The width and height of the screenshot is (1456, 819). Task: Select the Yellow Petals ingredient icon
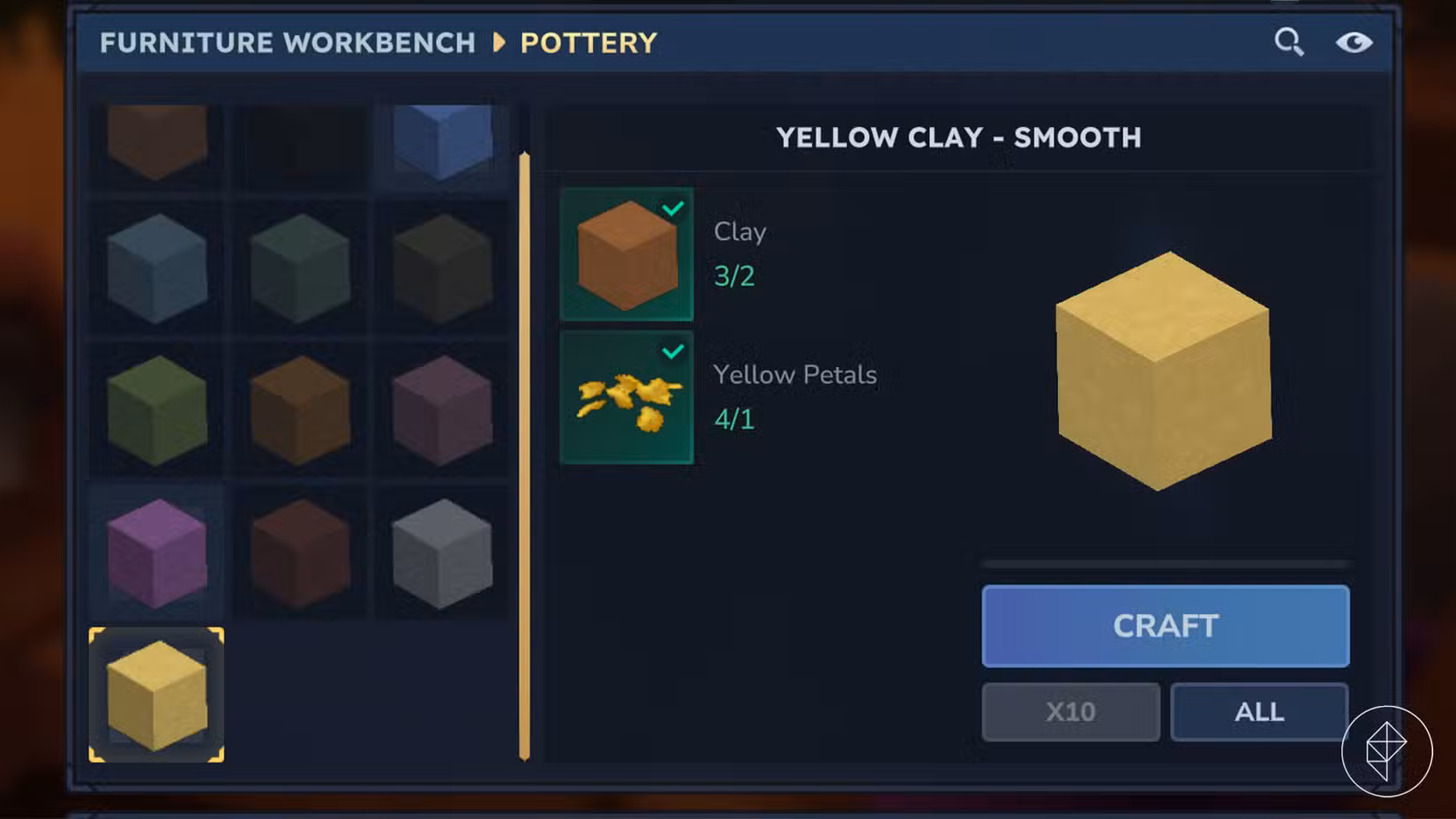pyautogui.click(x=626, y=395)
